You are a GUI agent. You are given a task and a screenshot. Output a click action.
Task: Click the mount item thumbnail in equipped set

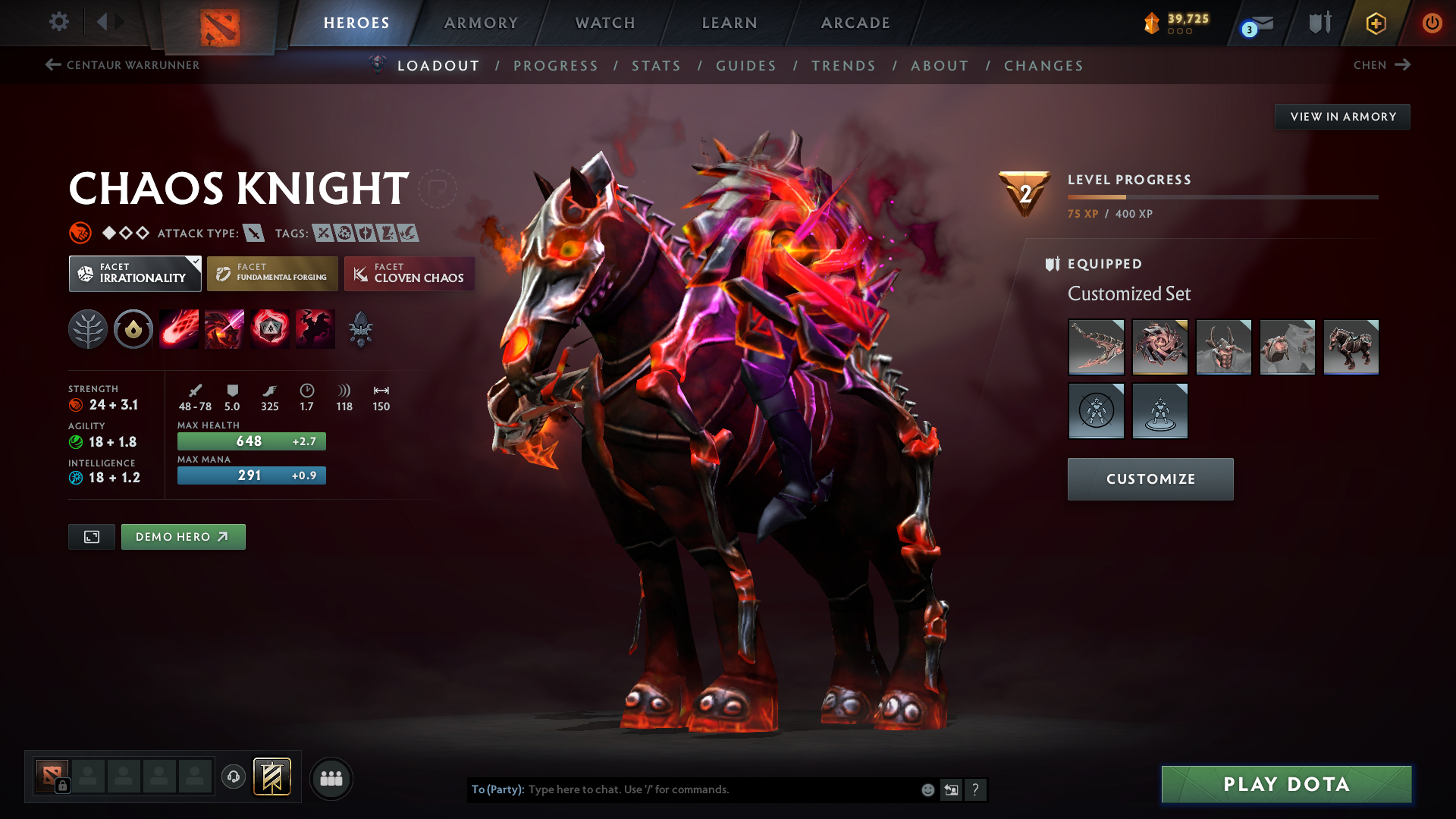pyautogui.click(x=1351, y=347)
